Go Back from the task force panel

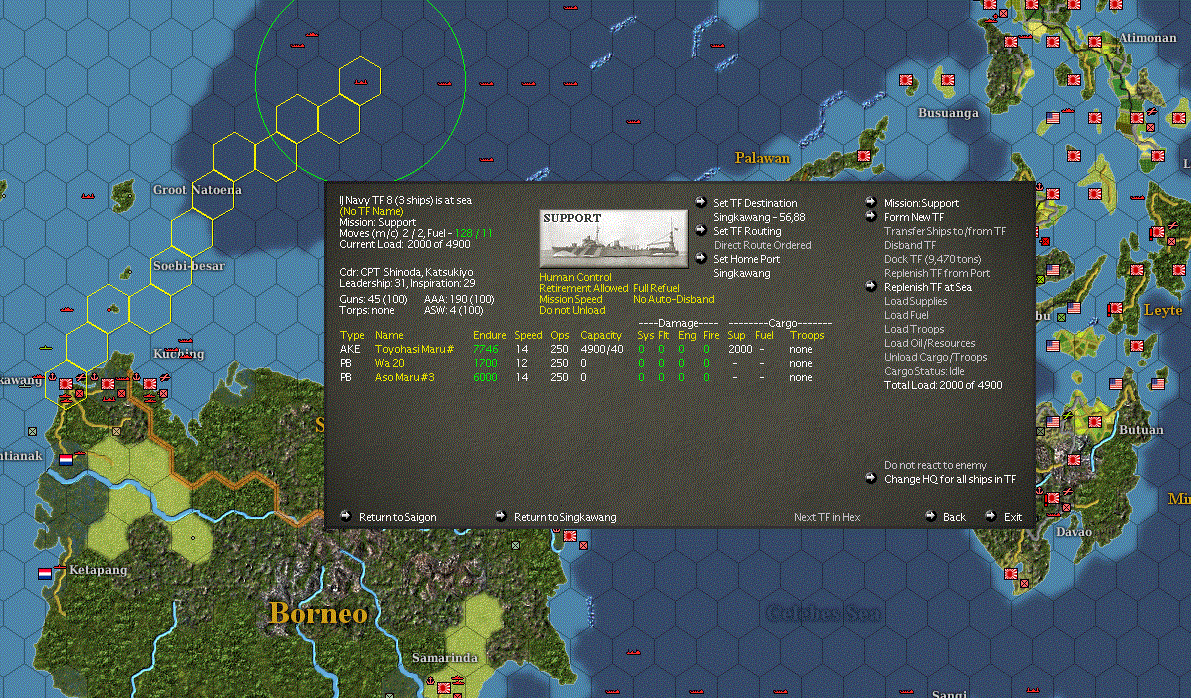click(954, 517)
